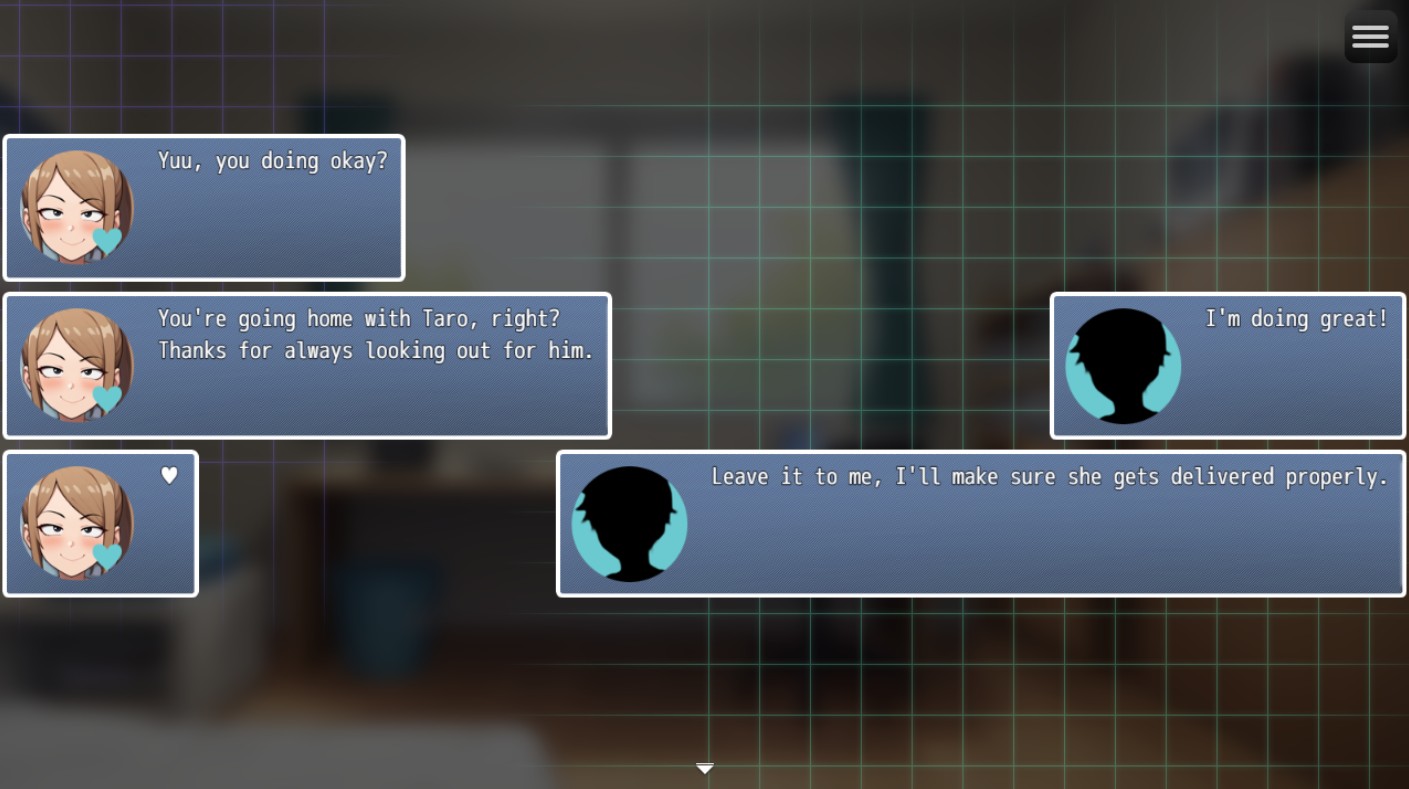Viewport: 1409px width, 789px height.
Task: Click the heart-only chat bubble from the girl
Action: click(100, 523)
